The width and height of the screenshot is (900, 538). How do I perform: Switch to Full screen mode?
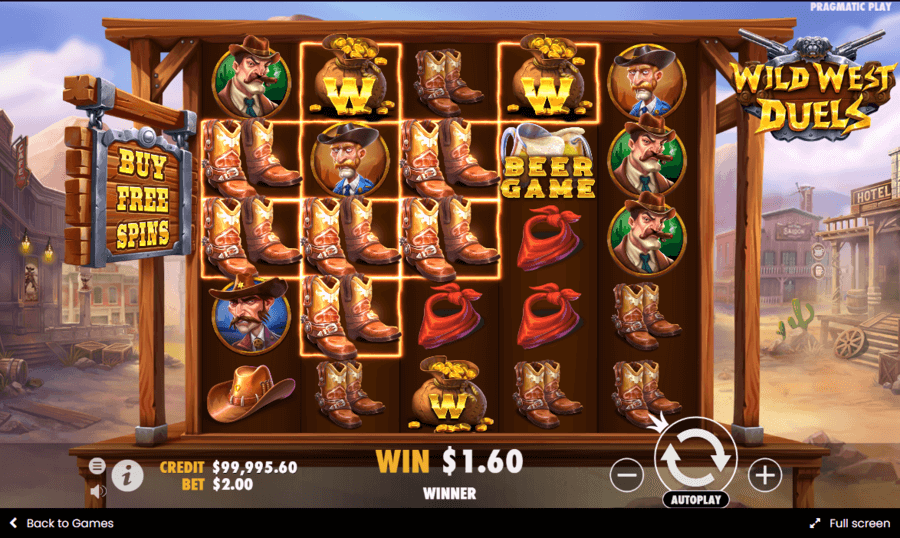(850, 523)
